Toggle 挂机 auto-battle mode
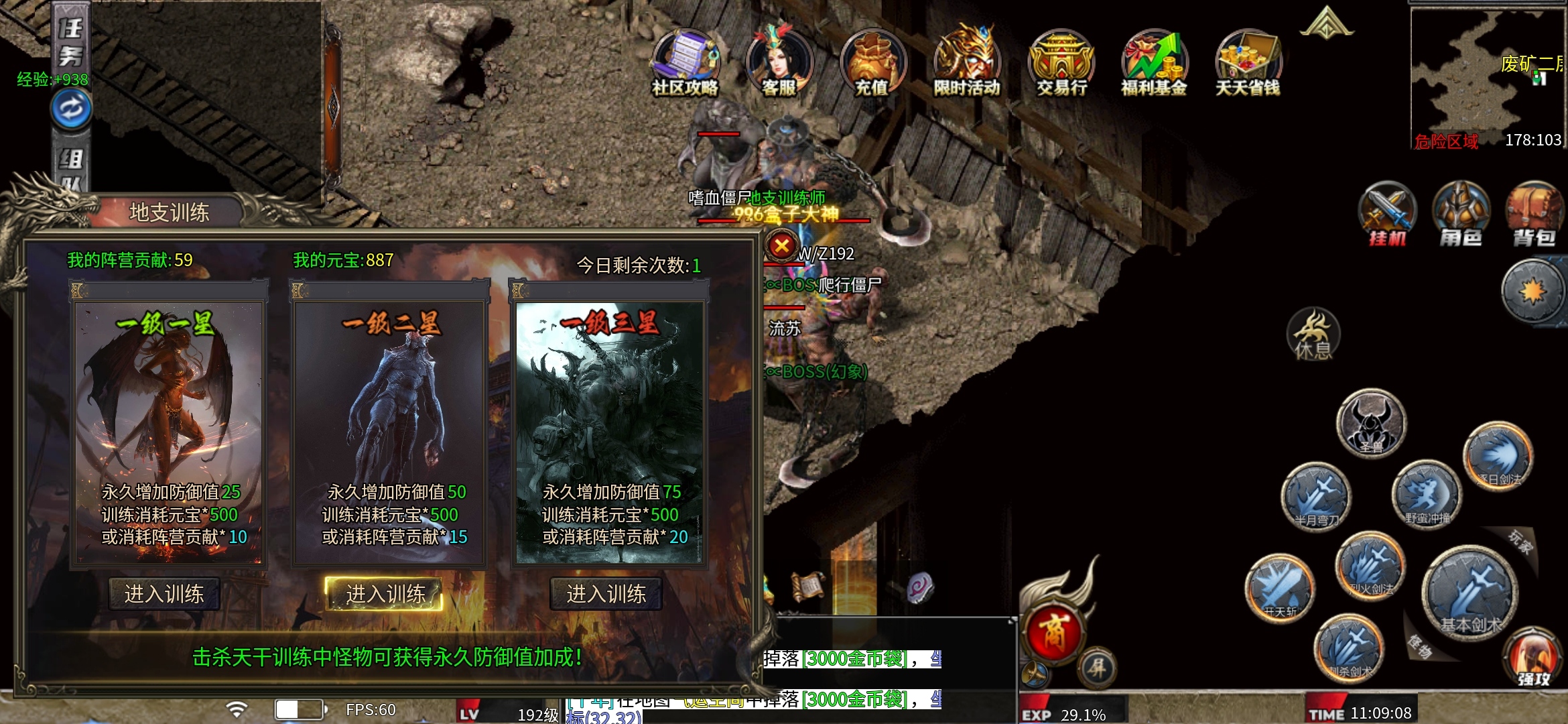Screen dimensions: 1568x724 [1387, 215]
